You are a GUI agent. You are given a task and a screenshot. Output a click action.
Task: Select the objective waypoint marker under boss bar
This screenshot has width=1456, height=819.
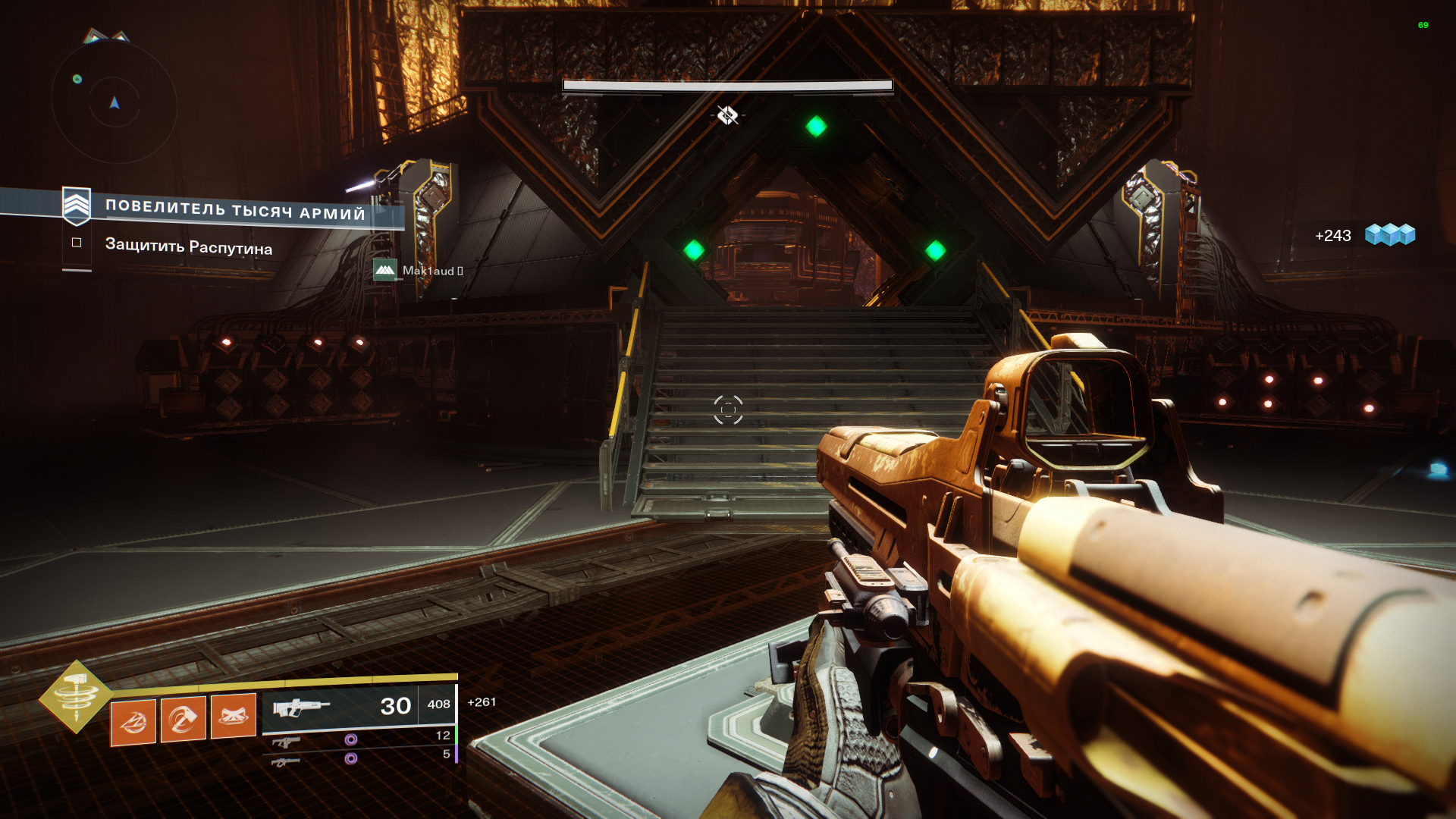point(727,115)
